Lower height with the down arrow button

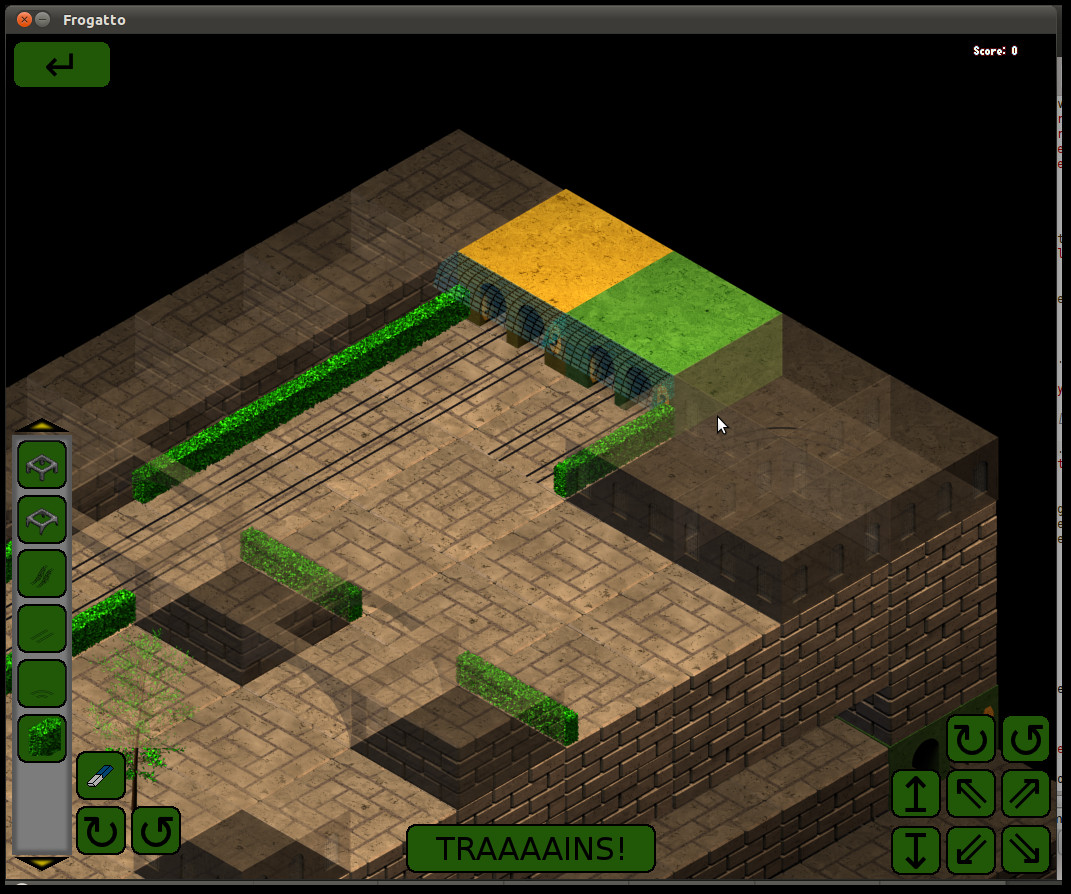pyautogui.click(x=916, y=849)
